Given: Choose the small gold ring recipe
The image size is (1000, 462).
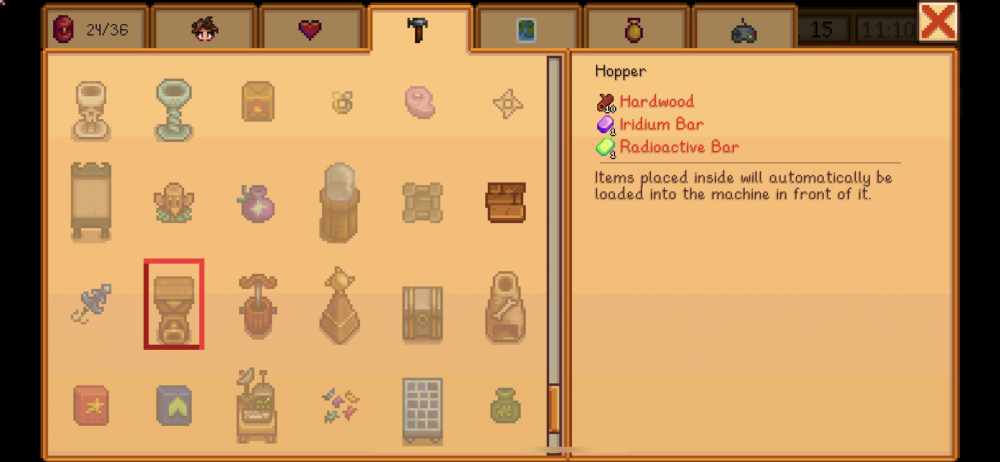Looking at the screenshot, I should point(341,101).
